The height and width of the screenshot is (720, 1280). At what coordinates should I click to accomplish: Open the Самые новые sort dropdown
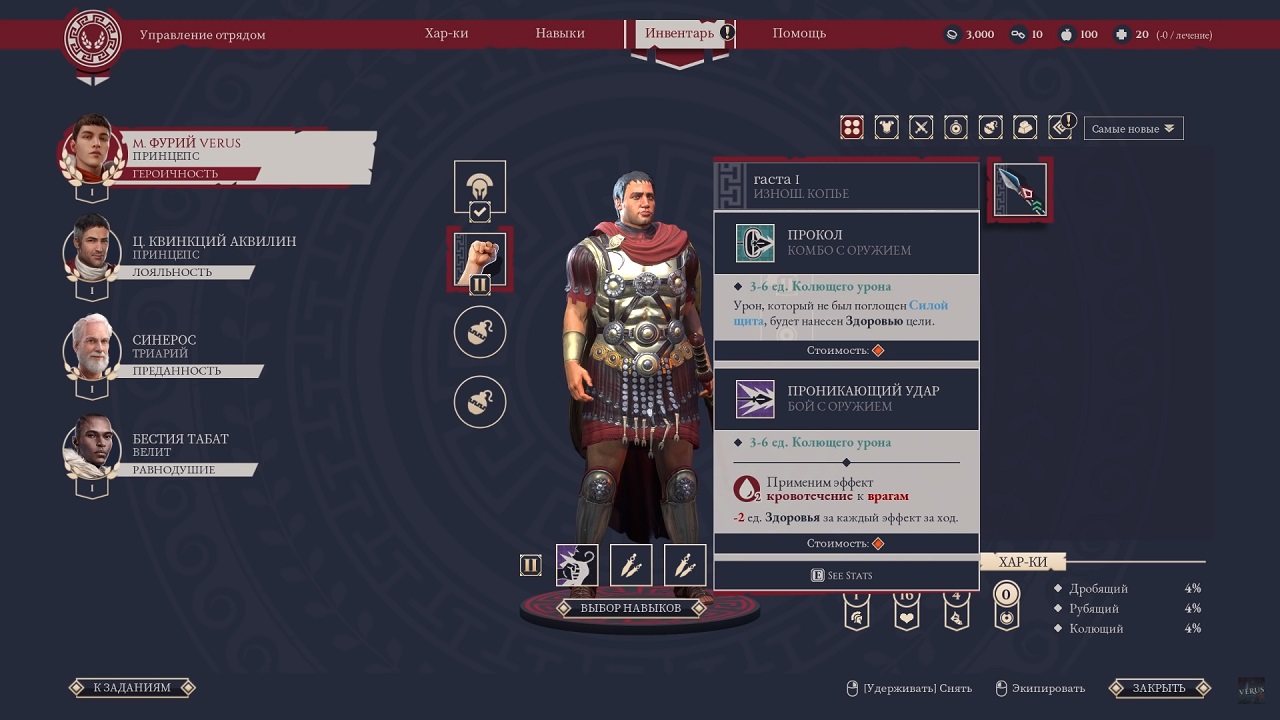1133,128
